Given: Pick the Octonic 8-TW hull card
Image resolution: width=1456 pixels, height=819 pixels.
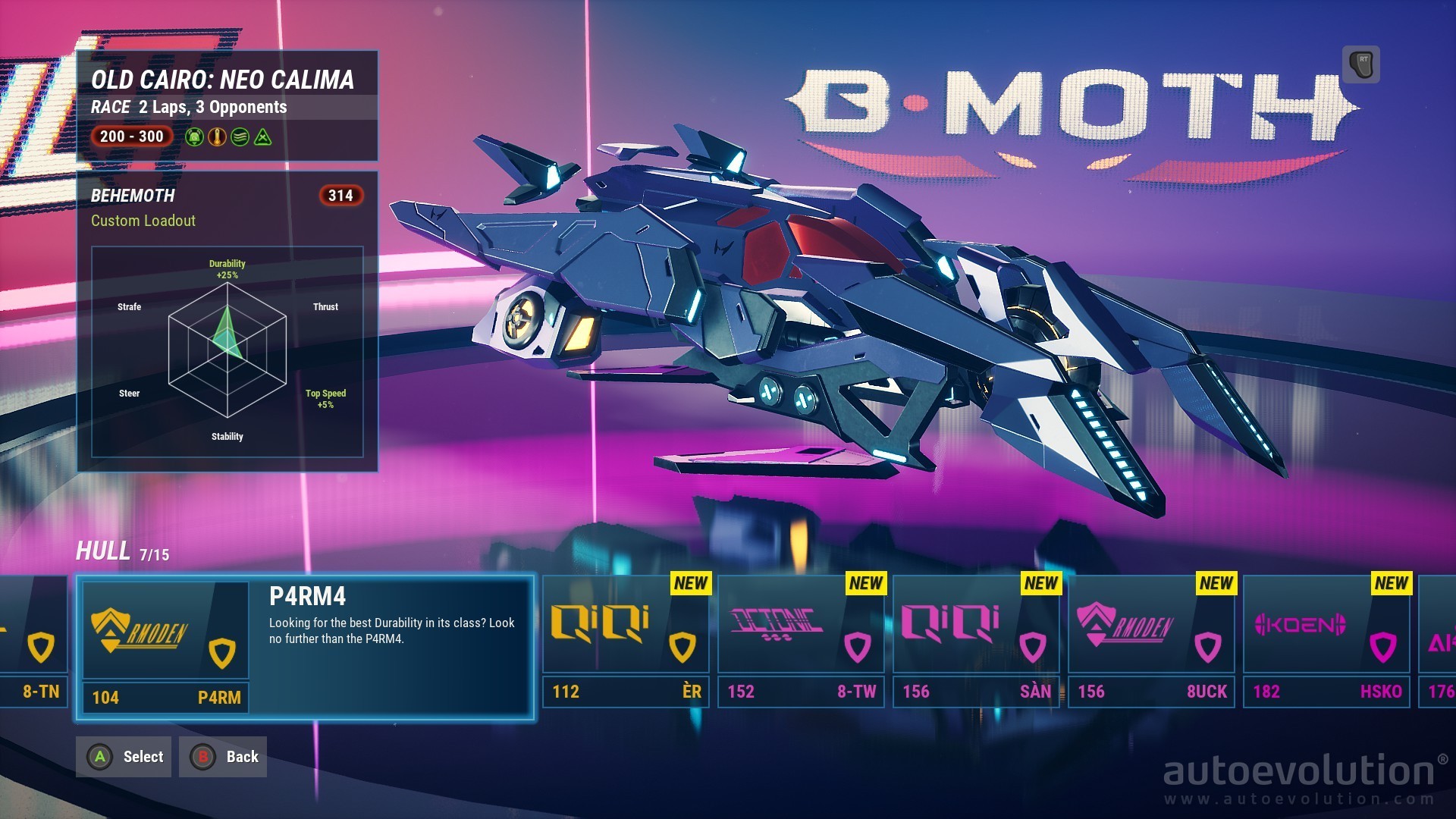Looking at the screenshot, I should pyautogui.click(x=801, y=642).
